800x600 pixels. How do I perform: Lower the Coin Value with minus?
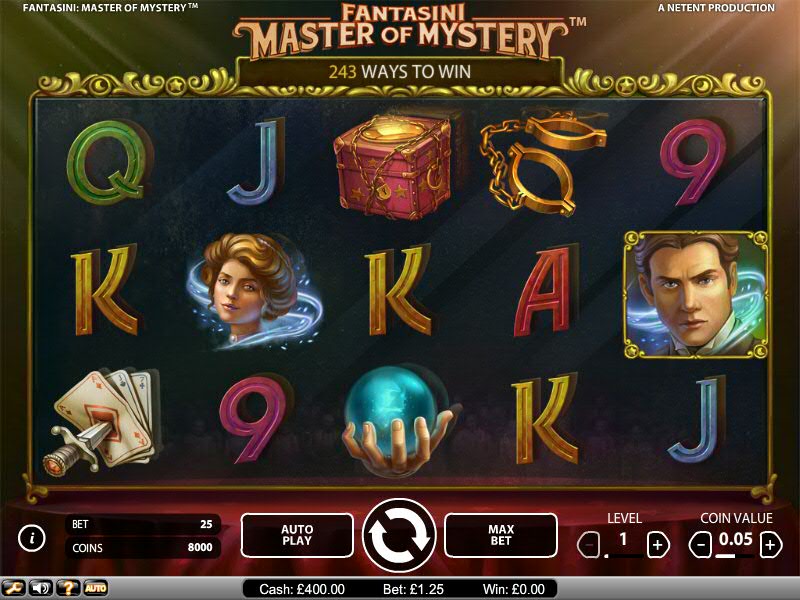[x=702, y=545]
